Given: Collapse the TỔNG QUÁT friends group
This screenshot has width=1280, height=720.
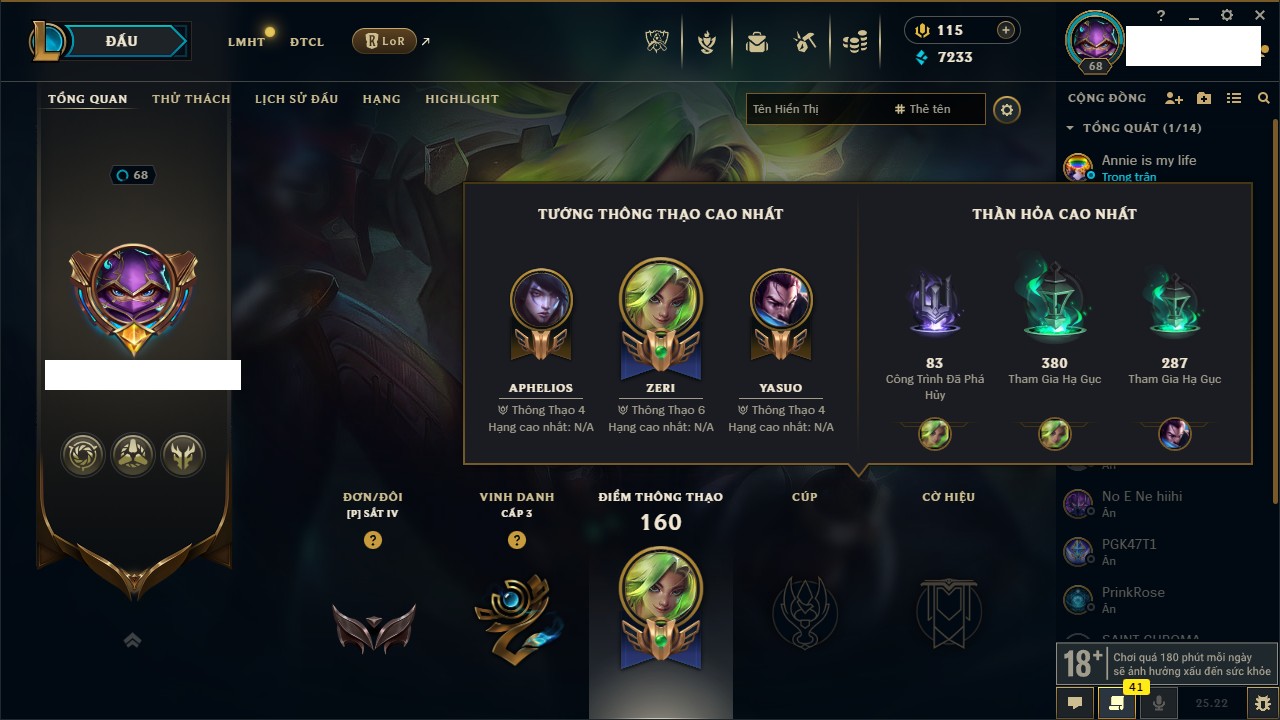Looking at the screenshot, I should [1070, 128].
